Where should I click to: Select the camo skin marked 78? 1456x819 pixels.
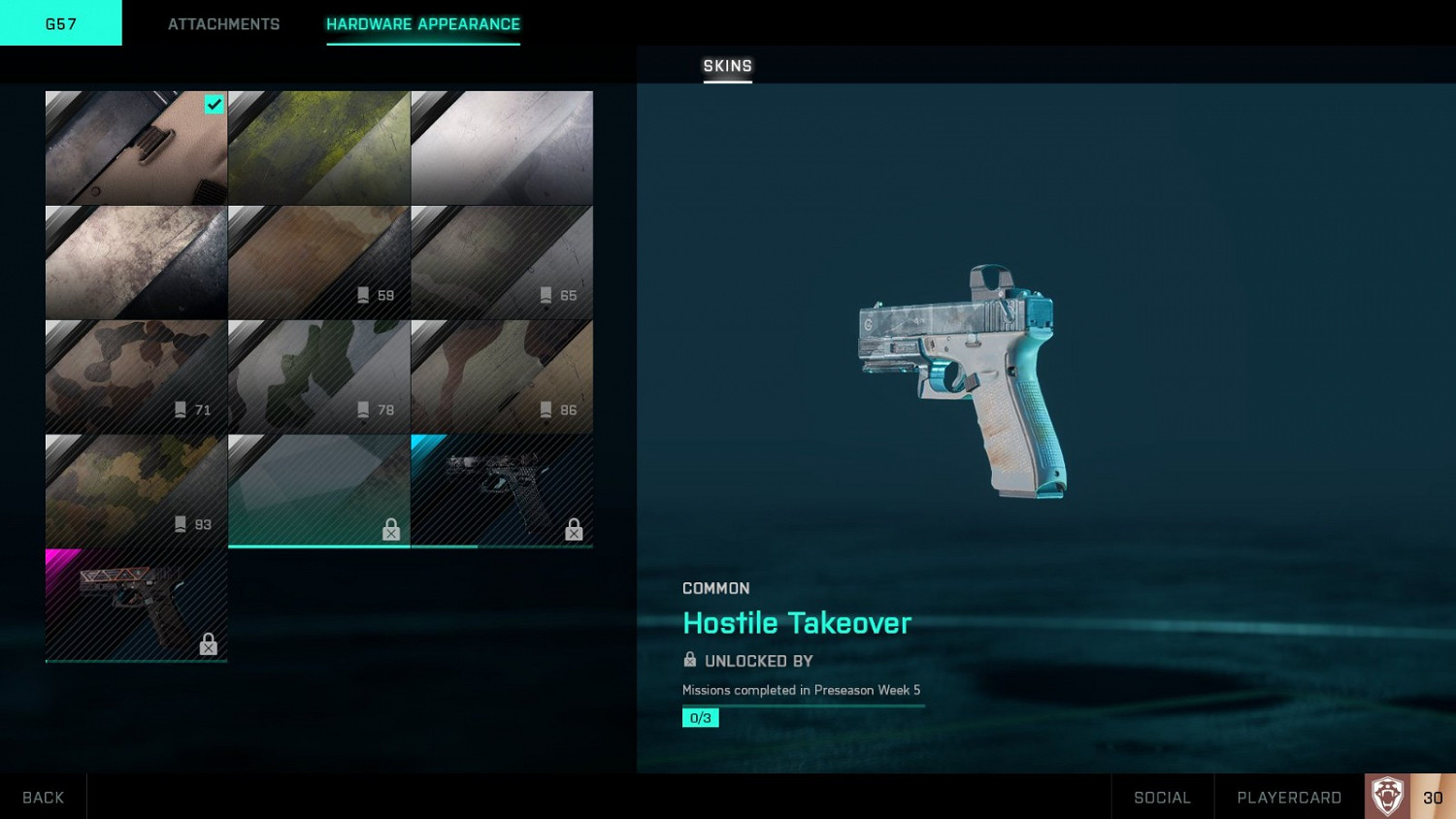[x=318, y=377]
